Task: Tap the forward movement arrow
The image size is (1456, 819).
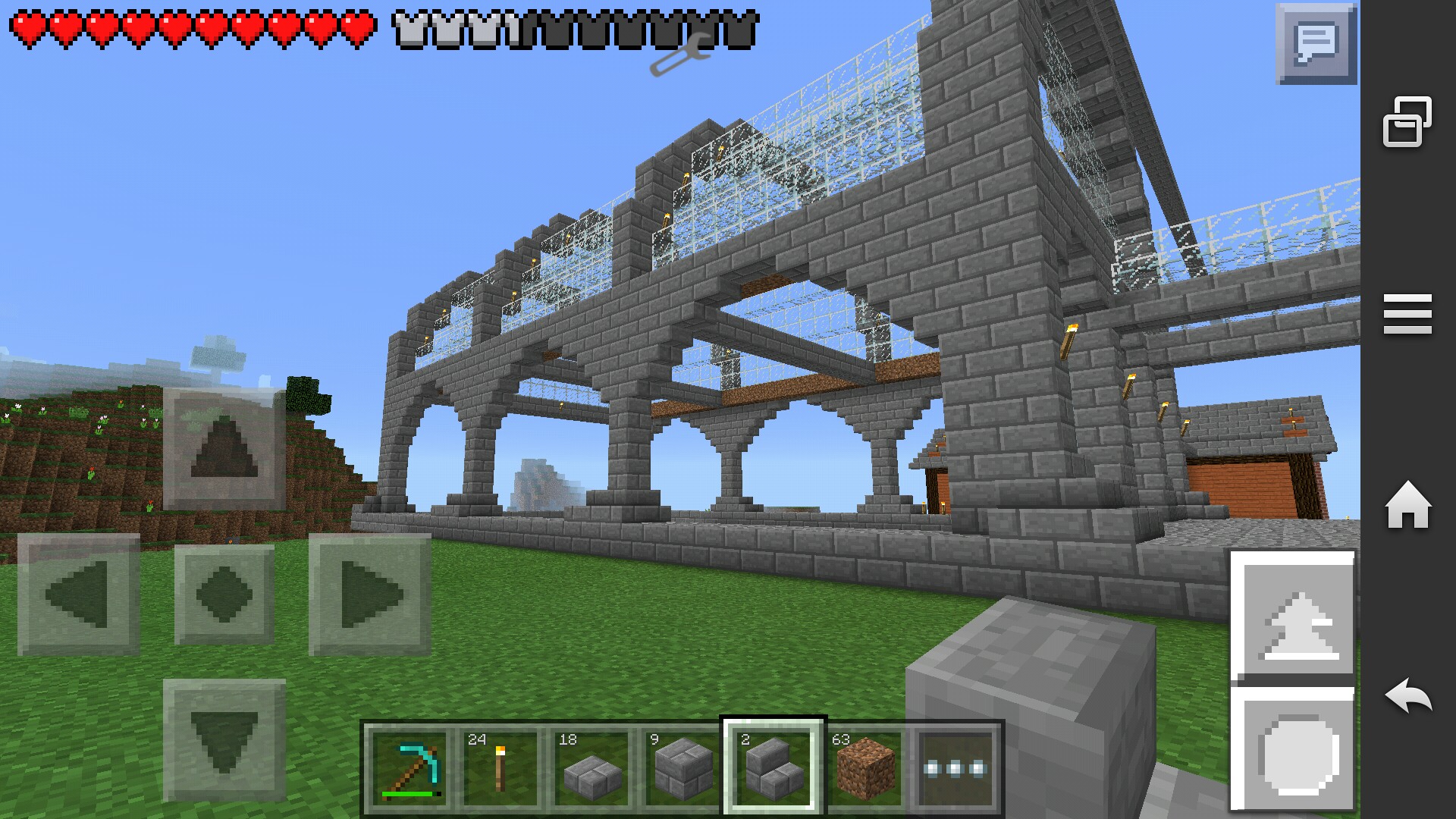Action: (224, 448)
